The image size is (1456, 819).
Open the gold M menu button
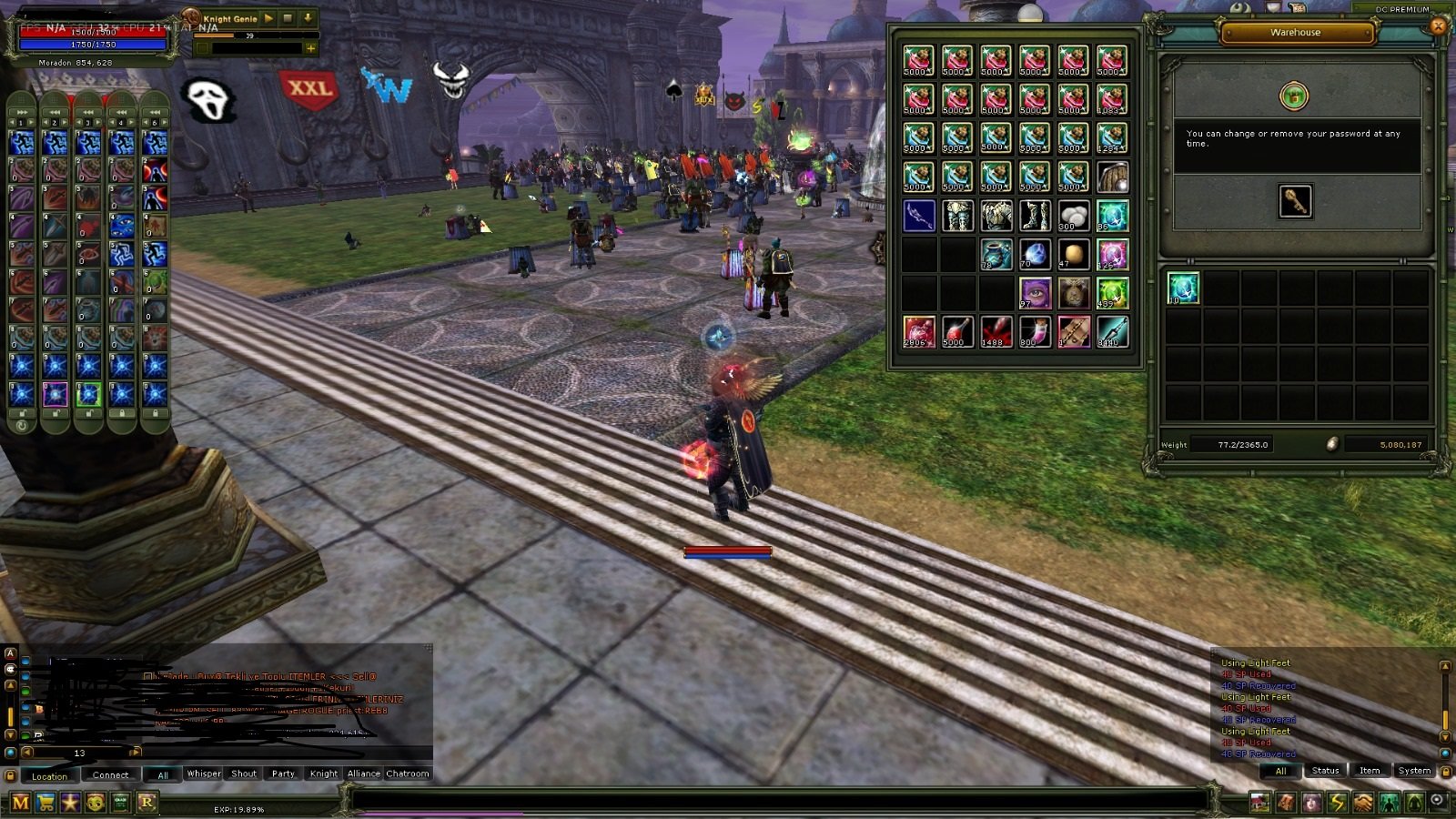tap(20, 803)
